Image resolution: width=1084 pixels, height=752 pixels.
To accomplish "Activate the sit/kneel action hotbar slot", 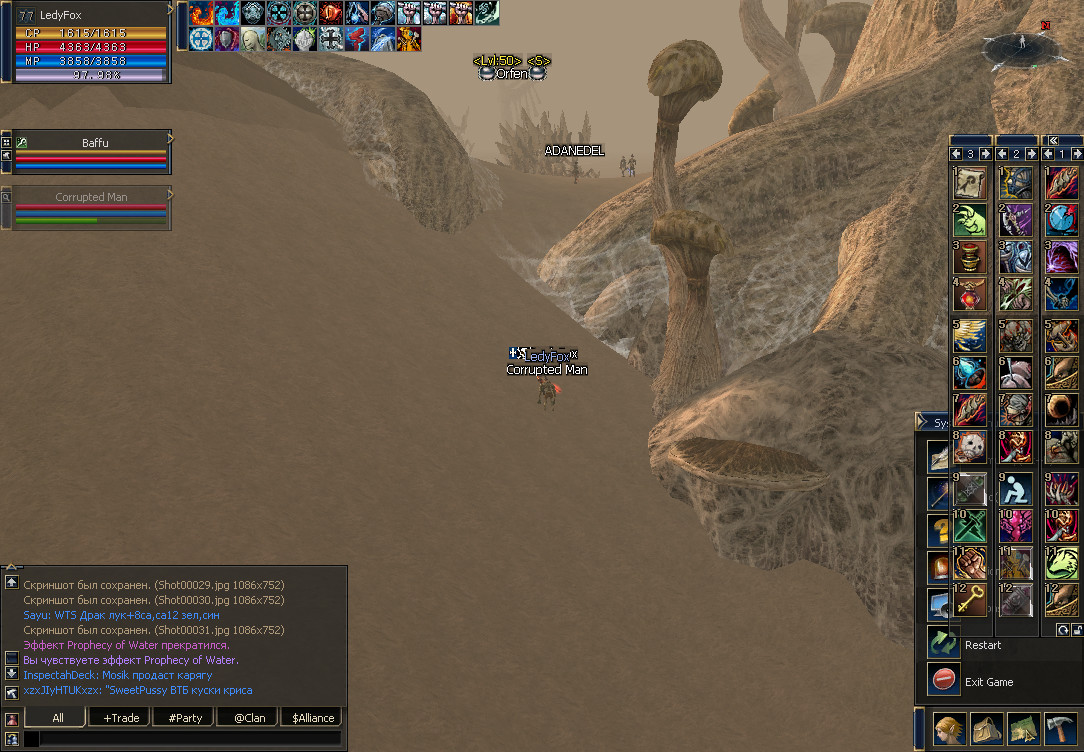I will [1015, 488].
